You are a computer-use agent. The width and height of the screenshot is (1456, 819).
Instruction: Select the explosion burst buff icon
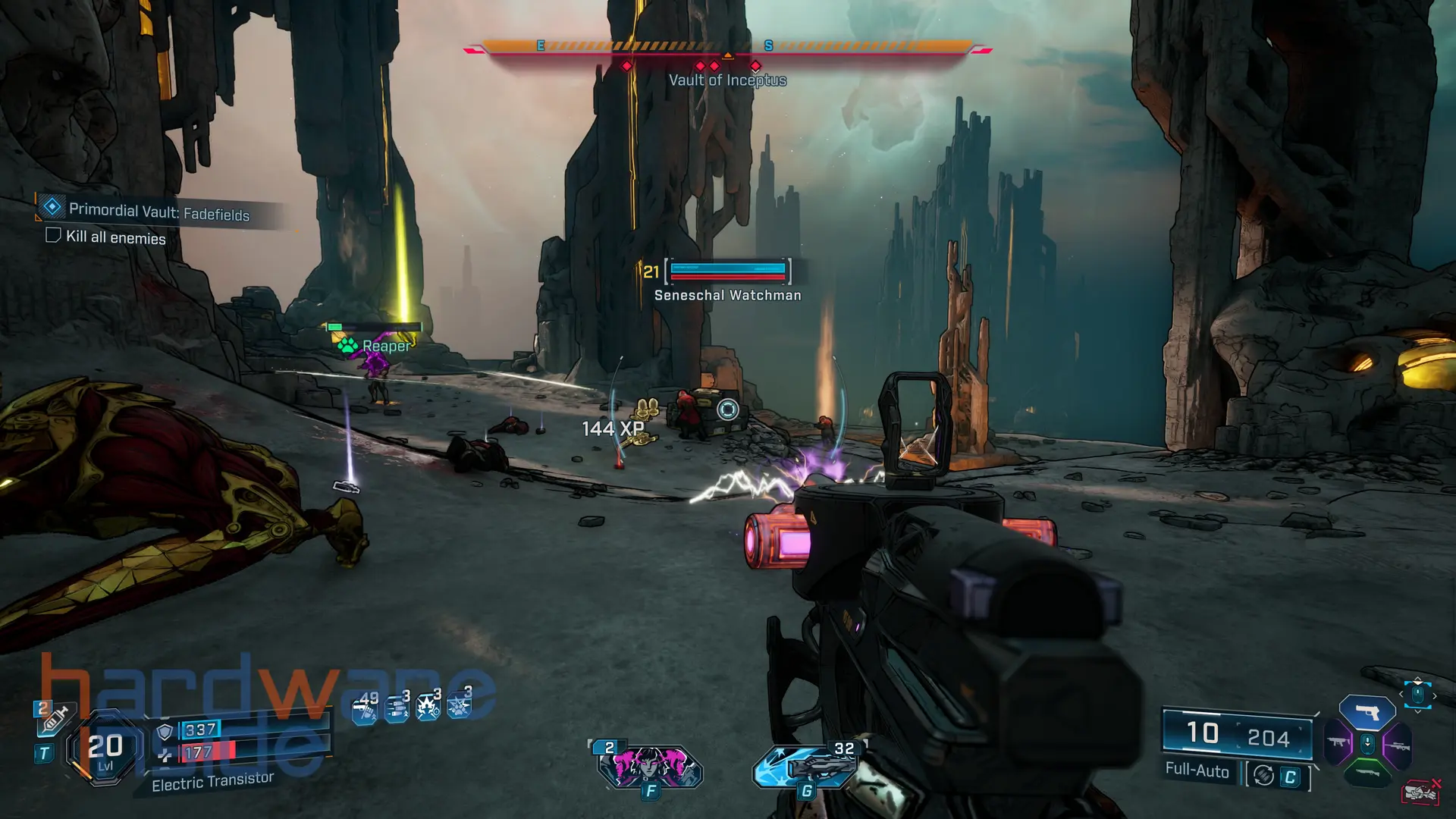pyautogui.click(x=428, y=708)
